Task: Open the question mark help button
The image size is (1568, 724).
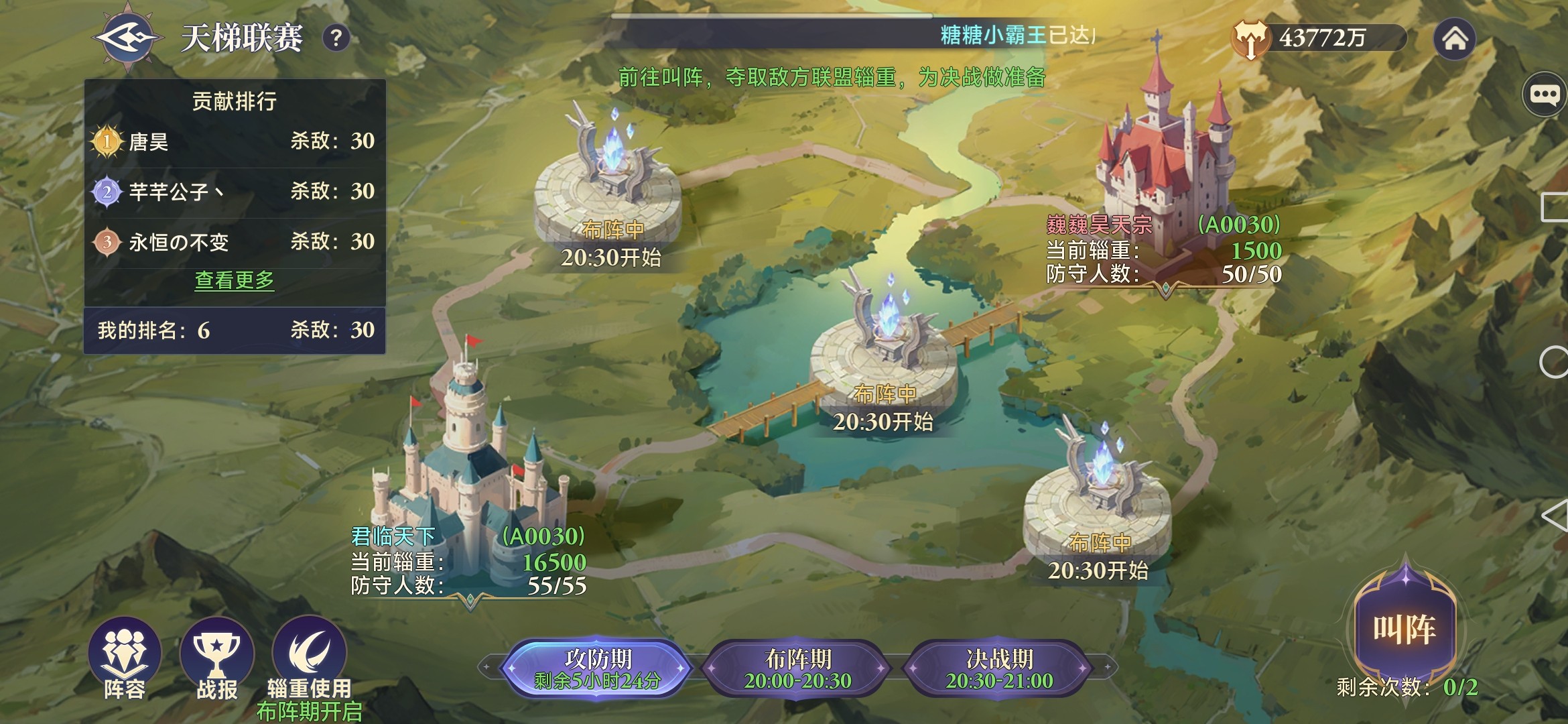Action: [336, 38]
